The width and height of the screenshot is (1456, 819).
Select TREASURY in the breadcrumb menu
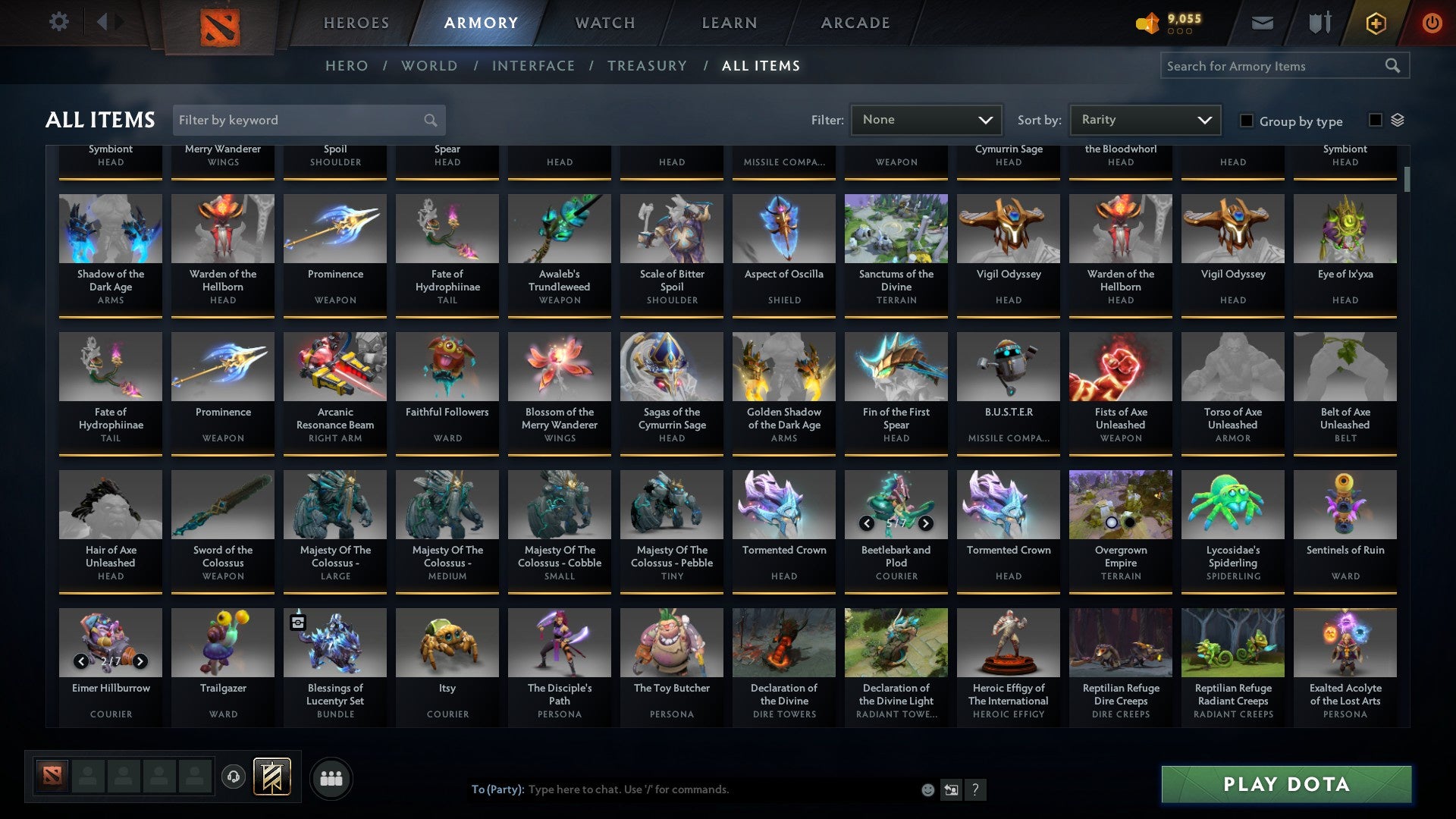pyautogui.click(x=648, y=66)
